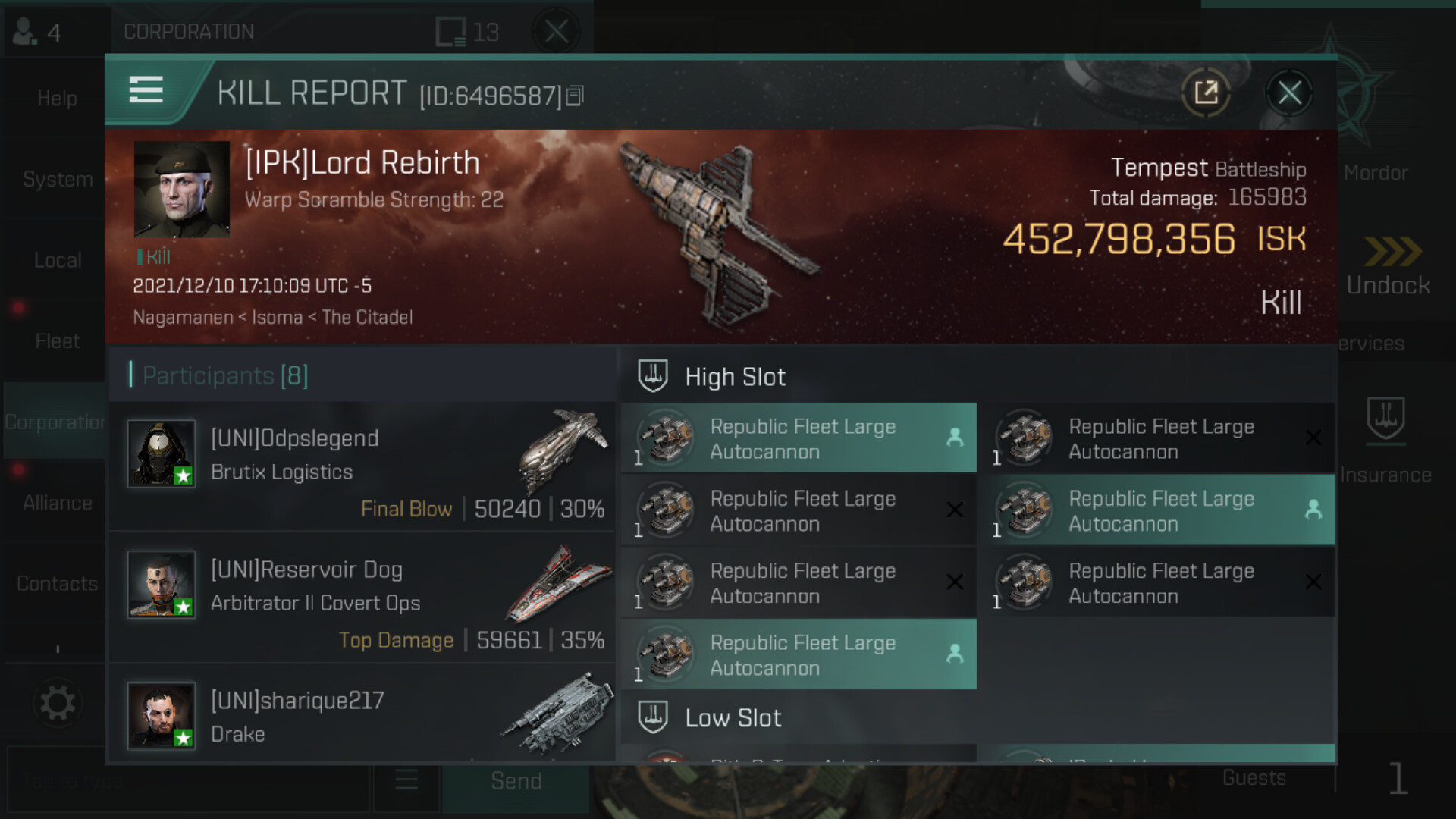Select participant Odpslegend row

click(x=362, y=466)
